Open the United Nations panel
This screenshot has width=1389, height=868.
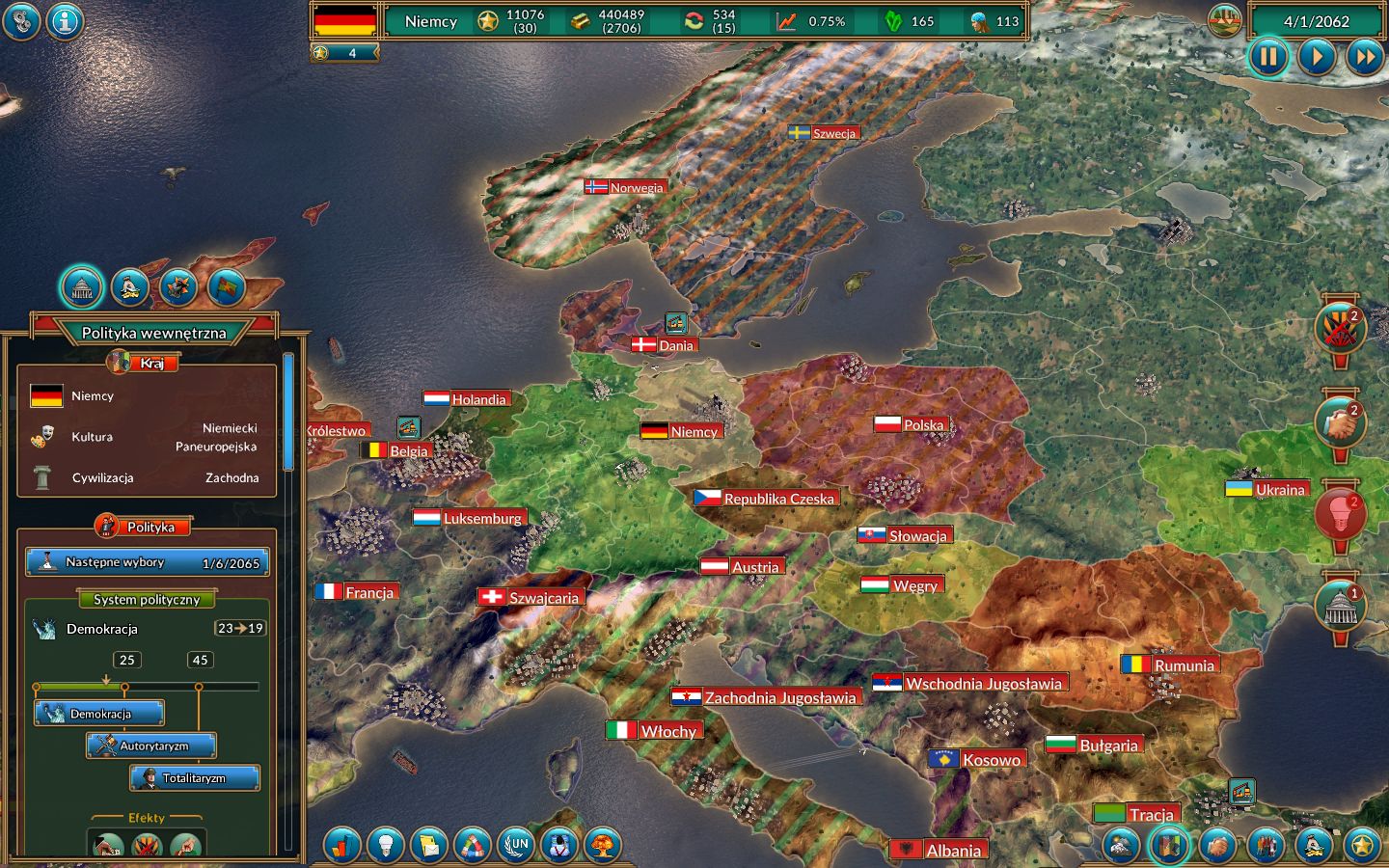pos(516,847)
